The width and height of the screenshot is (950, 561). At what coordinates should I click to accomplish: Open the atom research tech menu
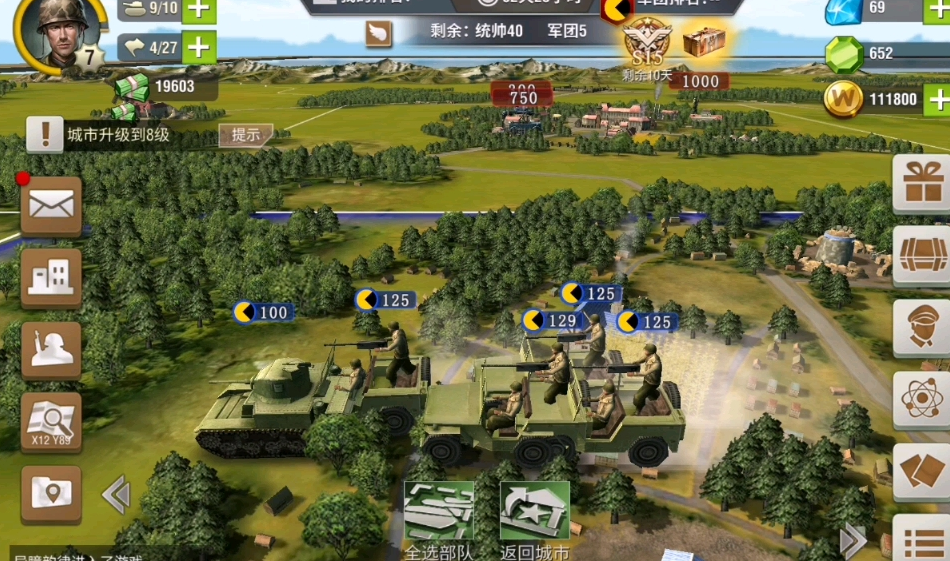tap(921, 400)
